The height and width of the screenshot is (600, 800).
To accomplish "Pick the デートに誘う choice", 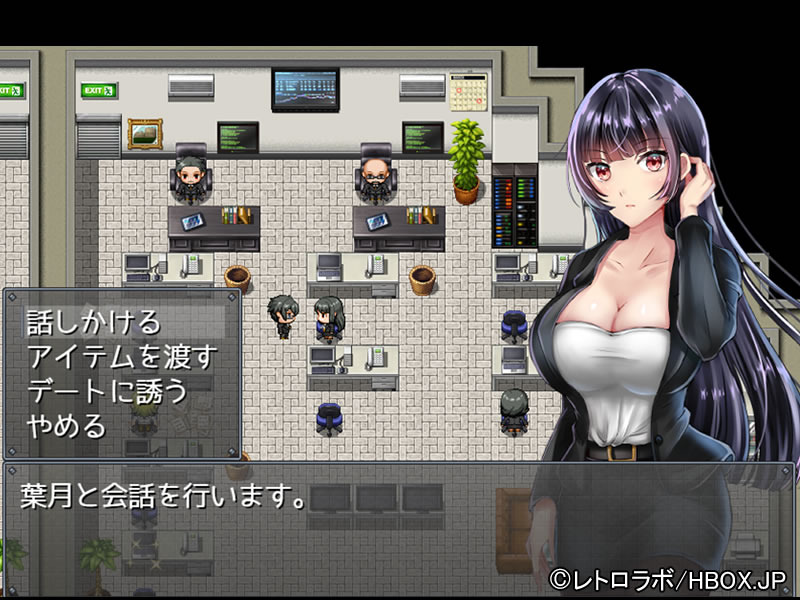I will pyautogui.click(x=108, y=391).
